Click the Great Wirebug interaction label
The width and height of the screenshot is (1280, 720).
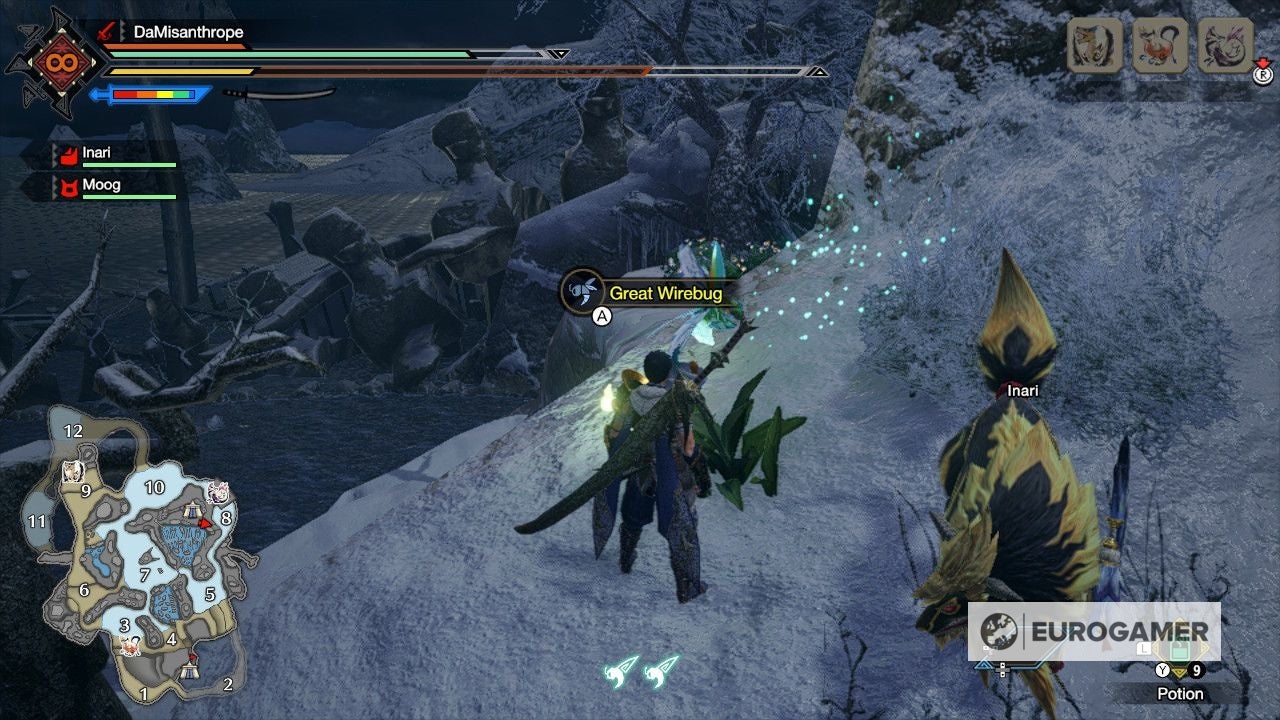(x=665, y=293)
